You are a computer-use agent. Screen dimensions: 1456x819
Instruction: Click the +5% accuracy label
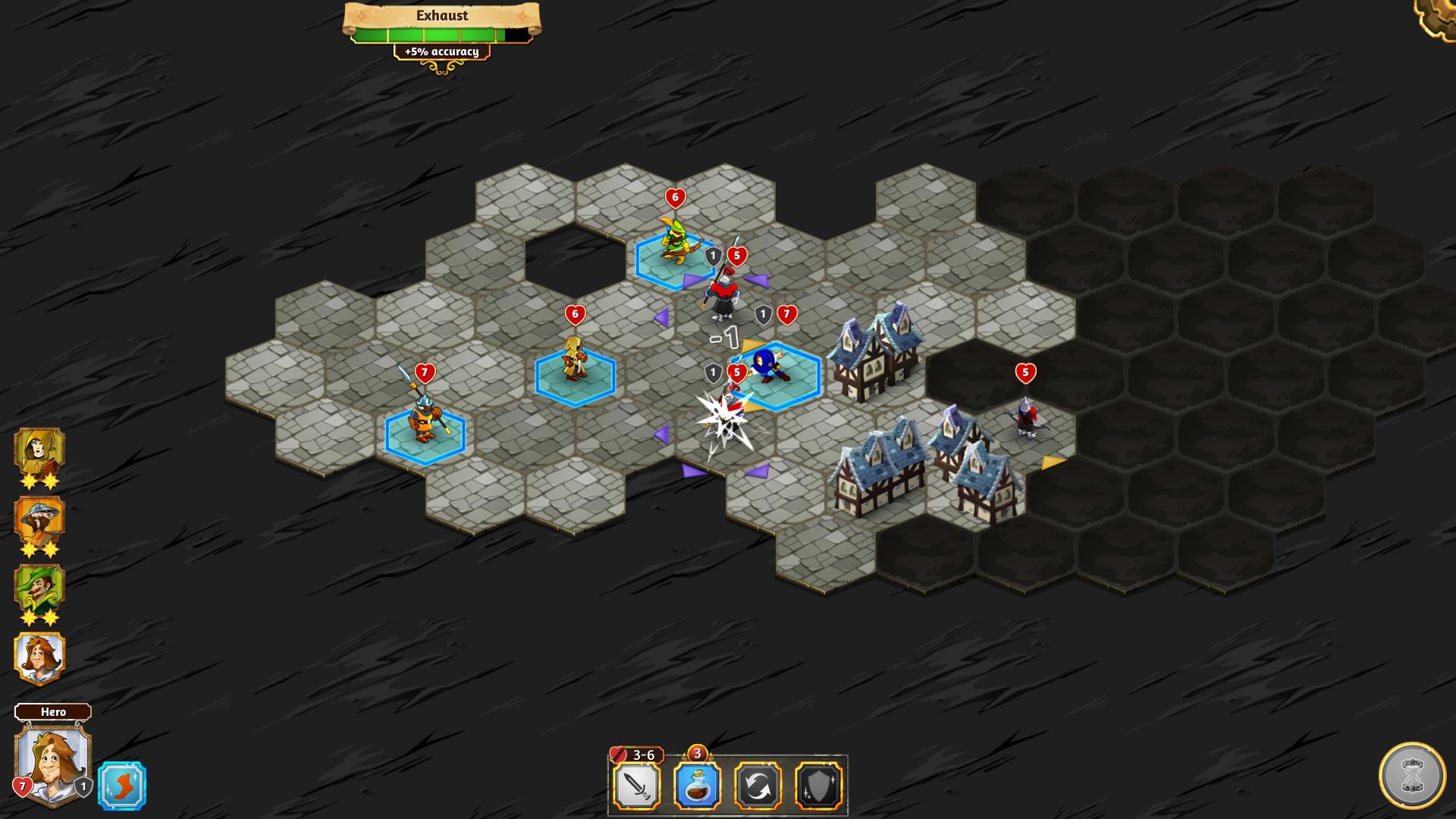point(442,53)
